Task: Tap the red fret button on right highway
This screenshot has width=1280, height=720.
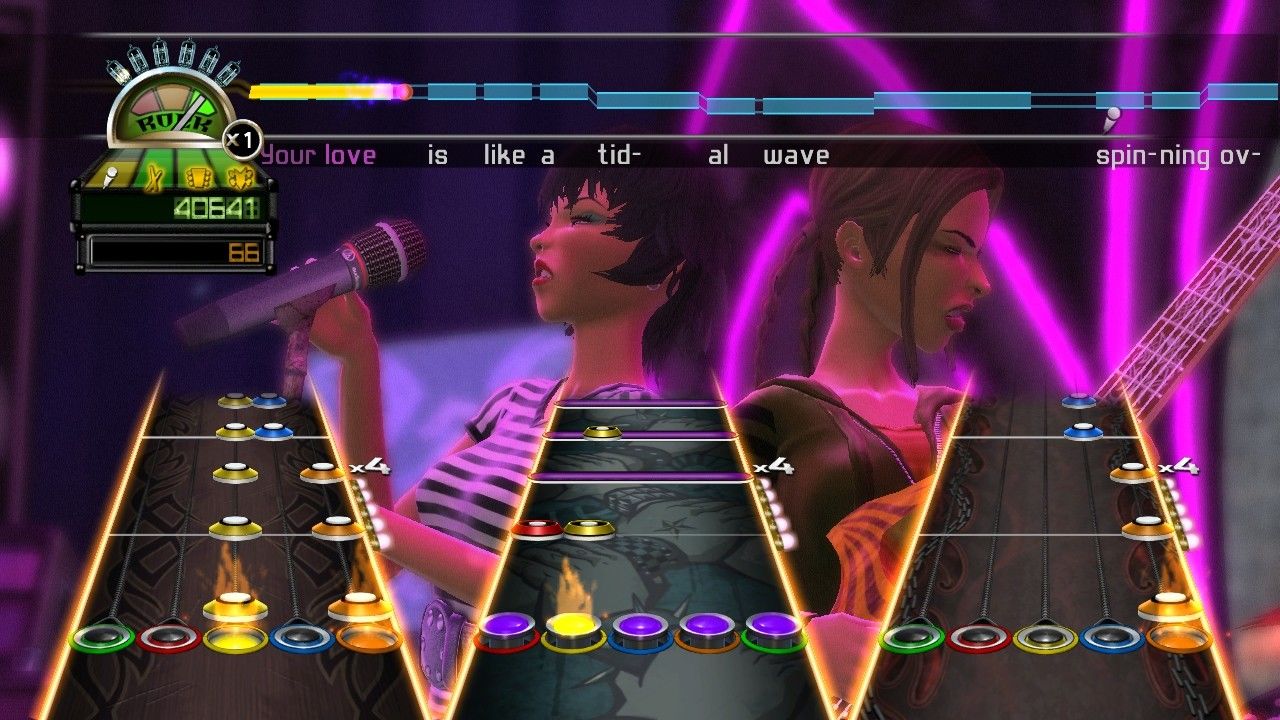Action: (x=979, y=637)
